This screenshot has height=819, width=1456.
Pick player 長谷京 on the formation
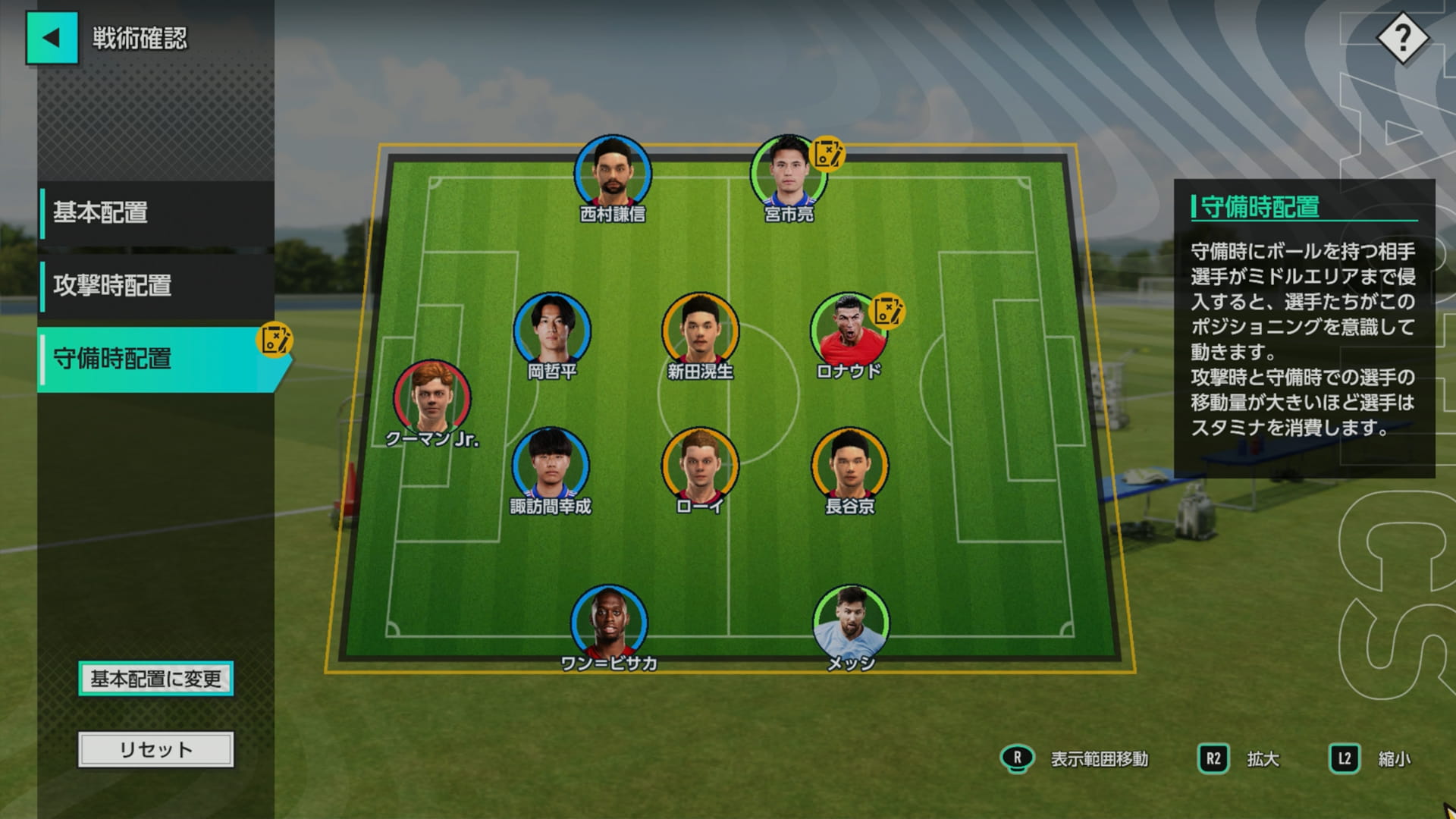[849, 465]
